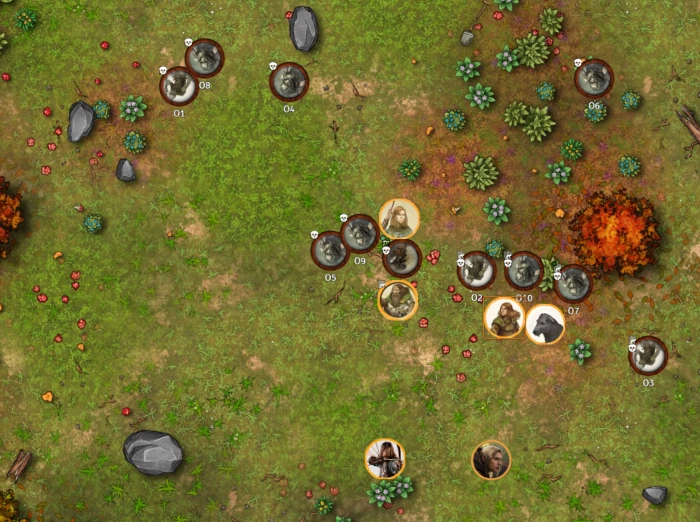This screenshot has width=700, height=522.
Task: Select the enemy token labeled 09
Action: (359, 234)
